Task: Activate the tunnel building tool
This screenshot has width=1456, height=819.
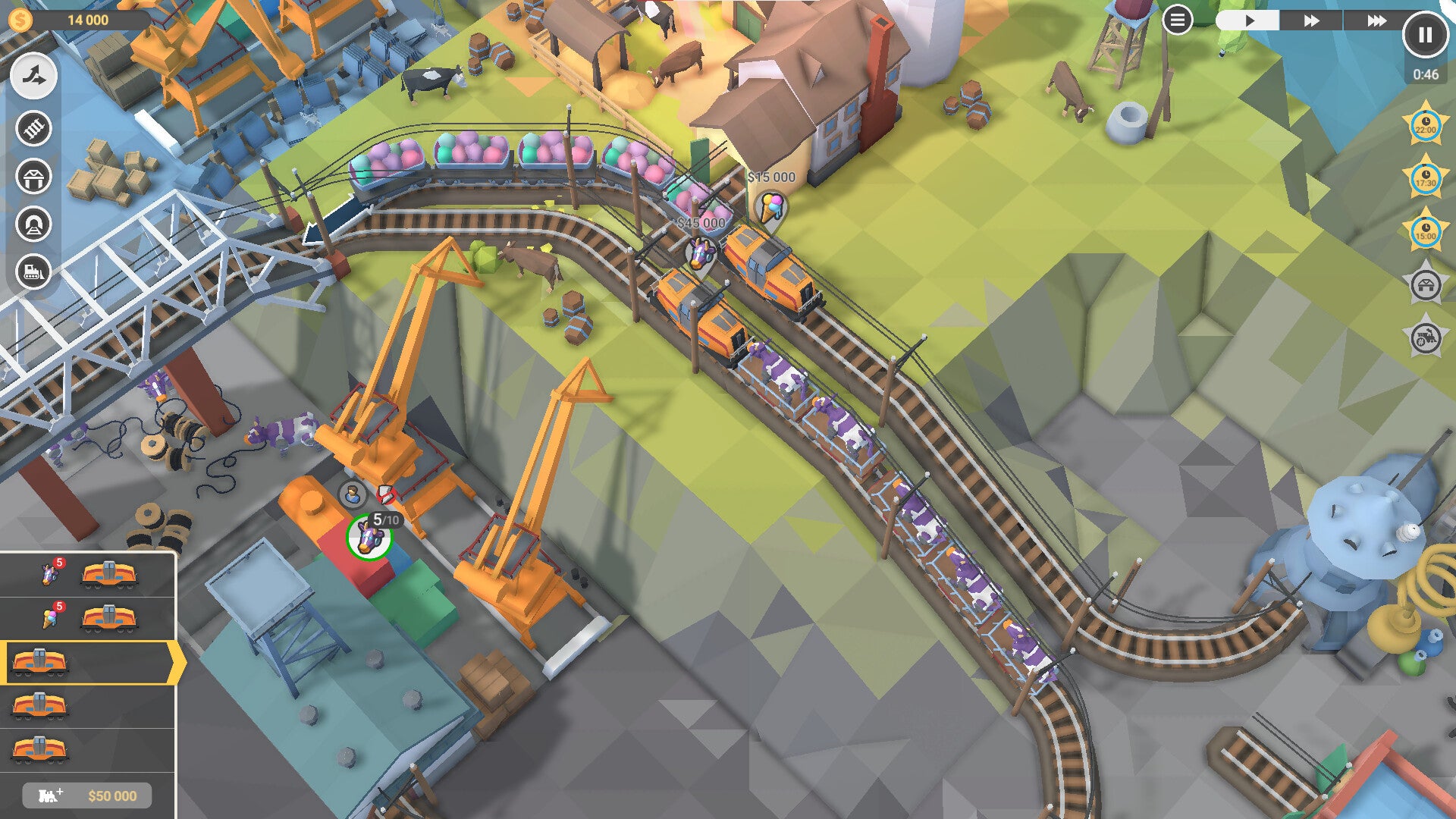Action: click(x=33, y=224)
